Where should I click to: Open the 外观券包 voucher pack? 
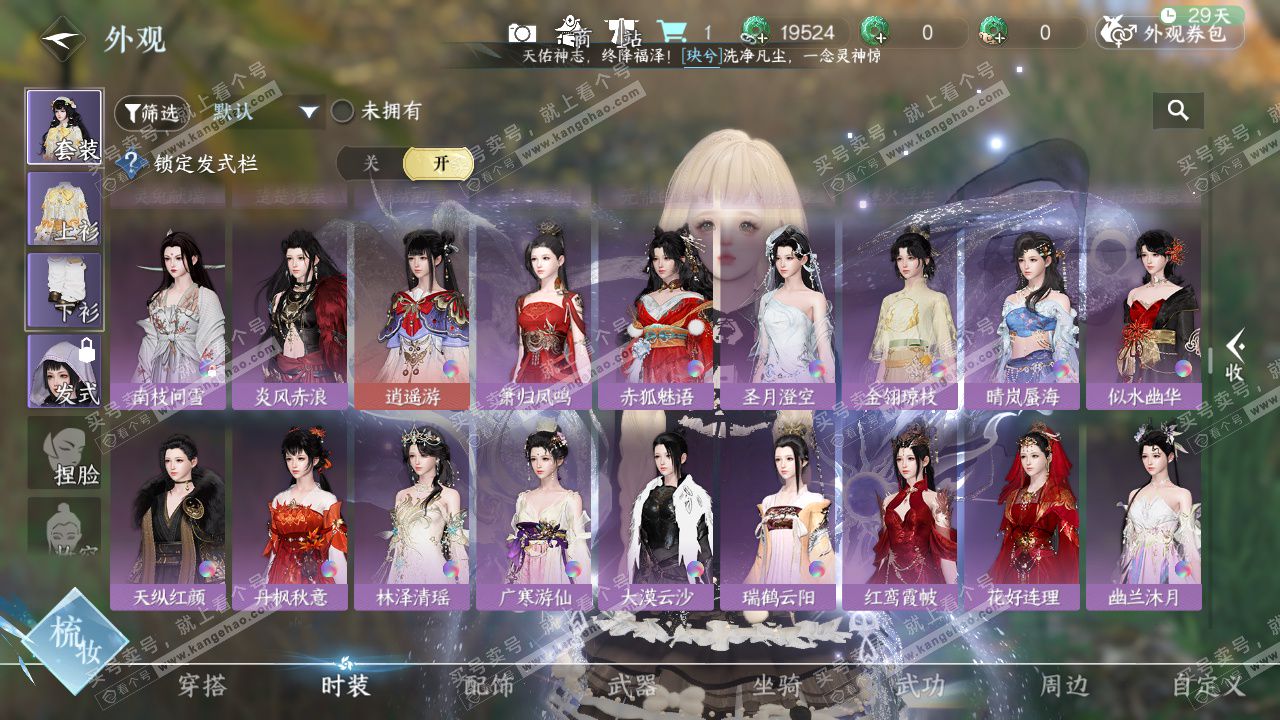tap(1170, 34)
